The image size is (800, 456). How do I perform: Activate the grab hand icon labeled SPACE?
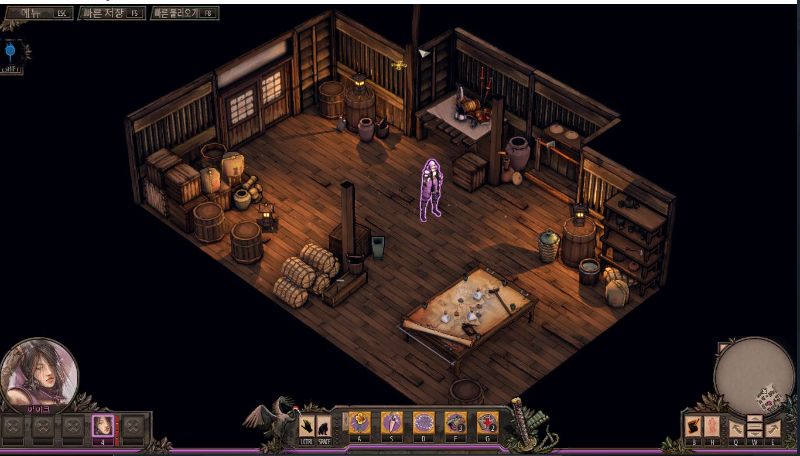click(x=323, y=427)
